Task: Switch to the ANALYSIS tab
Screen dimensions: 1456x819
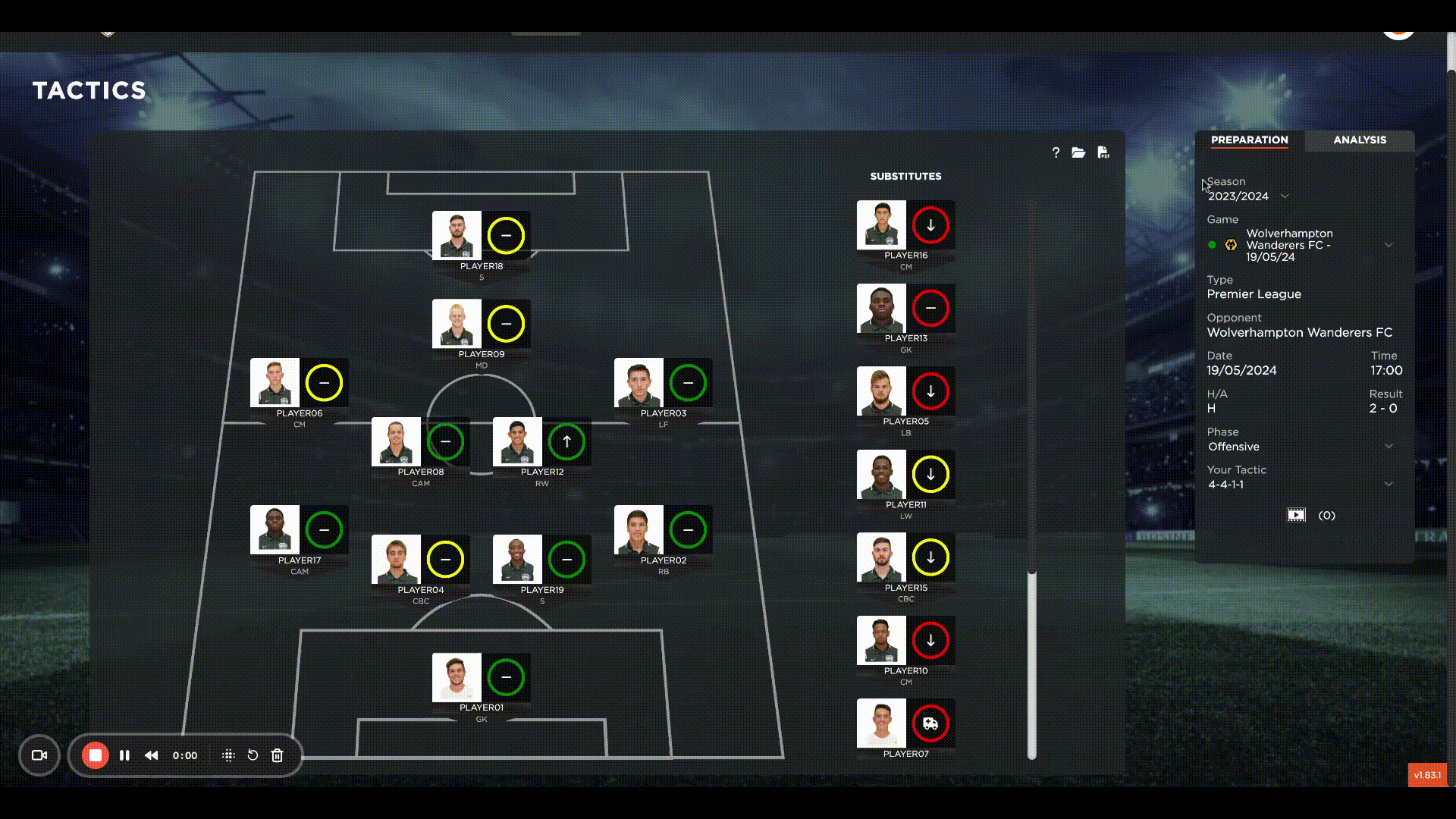Action: pos(1359,140)
